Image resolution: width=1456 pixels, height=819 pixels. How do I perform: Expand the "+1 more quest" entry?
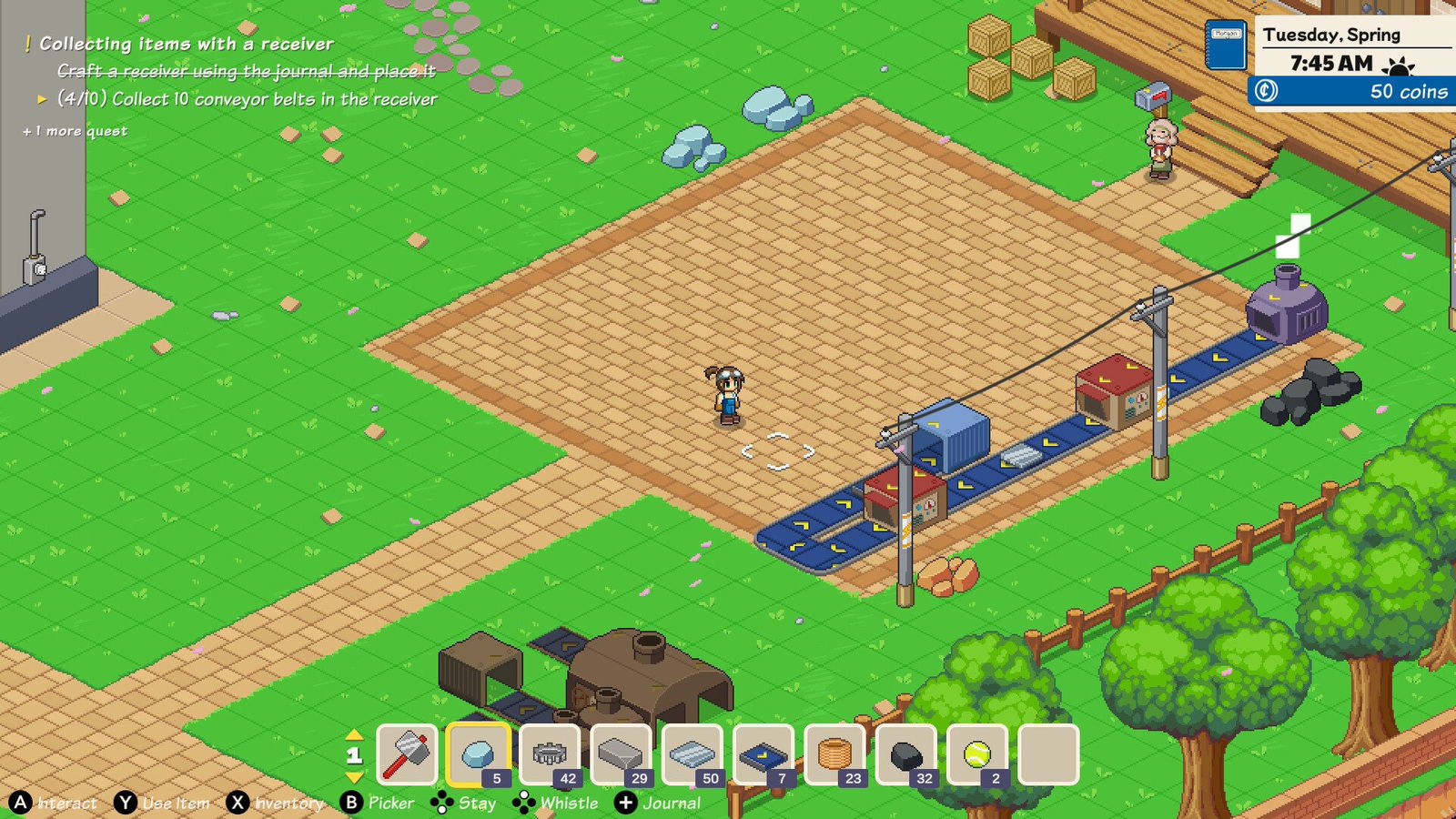76,131
